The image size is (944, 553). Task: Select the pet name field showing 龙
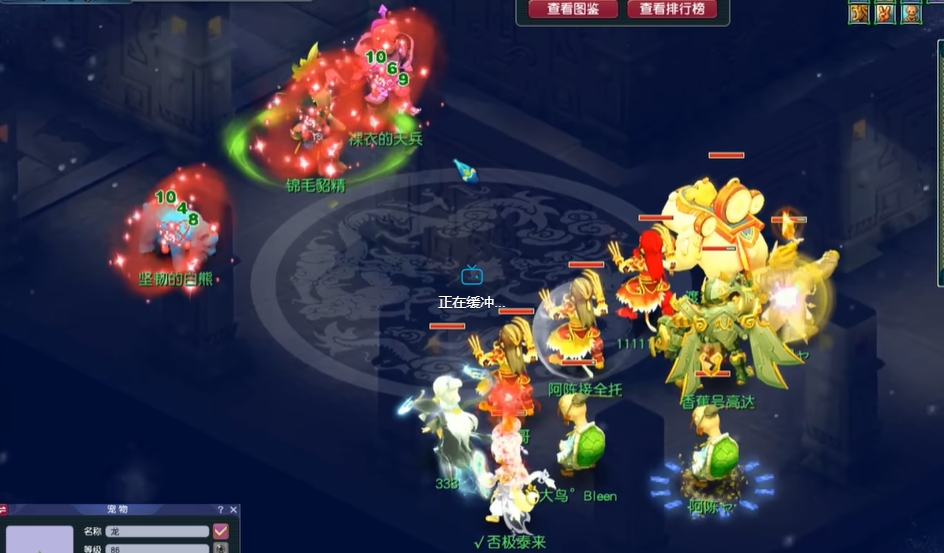pyautogui.click(x=157, y=531)
